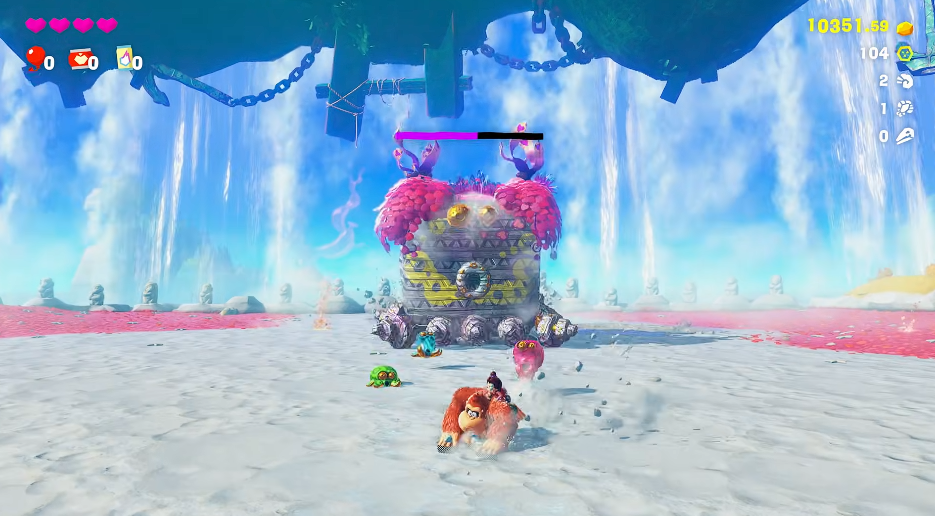Click the spiral shell fossil icon
Viewport: 935px width, 516px height.
pos(905,81)
